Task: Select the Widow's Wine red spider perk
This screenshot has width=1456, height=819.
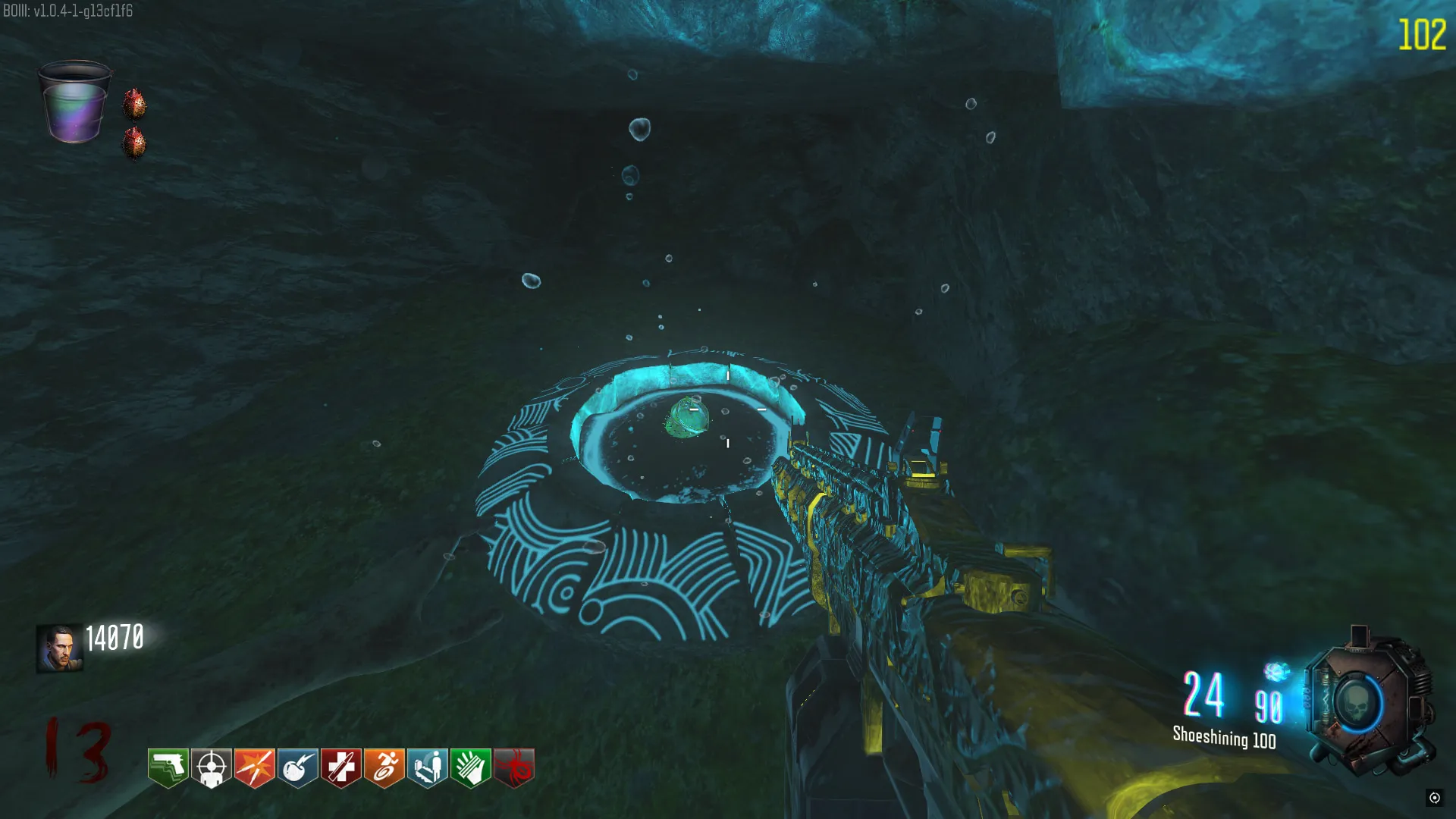Action: tap(513, 767)
